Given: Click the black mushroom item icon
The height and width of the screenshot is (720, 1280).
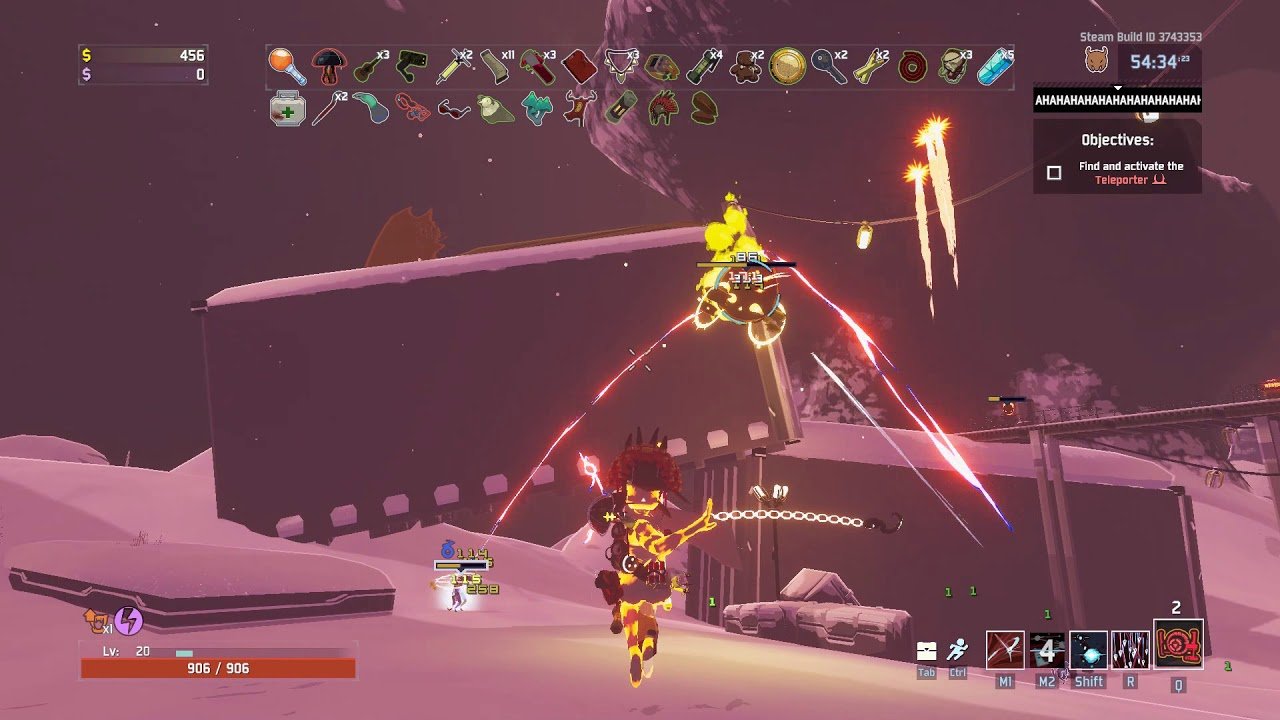Looking at the screenshot, I should (327, 67).
